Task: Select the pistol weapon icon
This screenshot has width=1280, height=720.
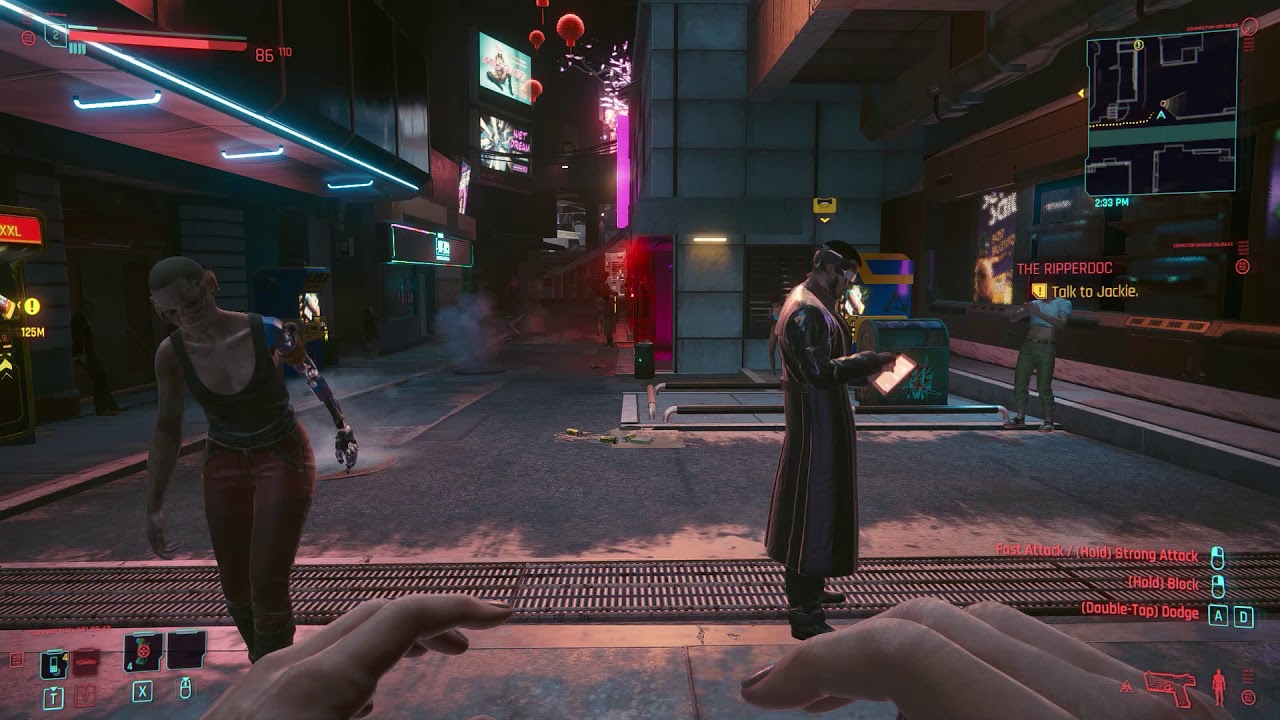Action: point(1169,687)
